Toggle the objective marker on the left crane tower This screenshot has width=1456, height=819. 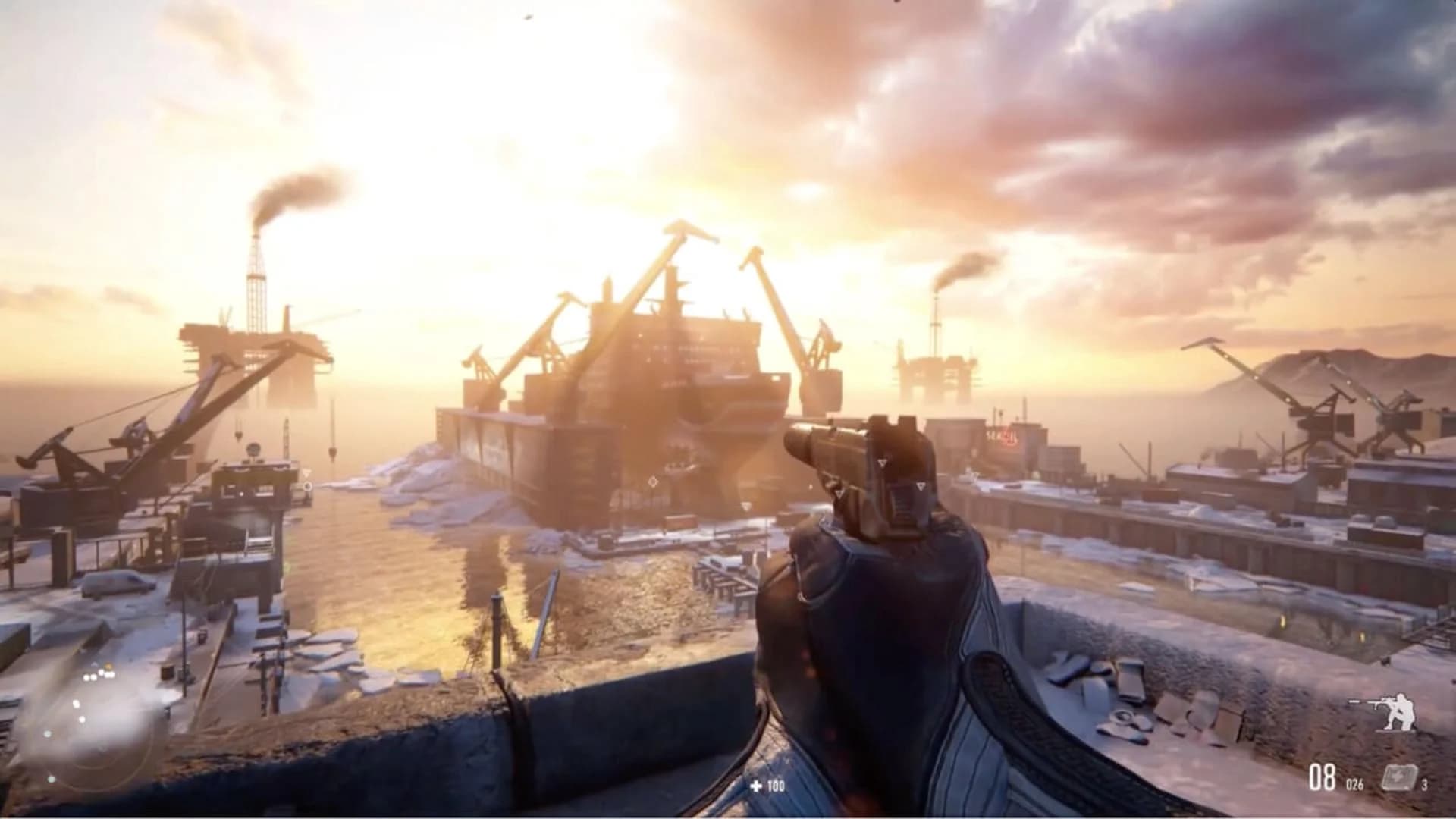click(308, 475)
